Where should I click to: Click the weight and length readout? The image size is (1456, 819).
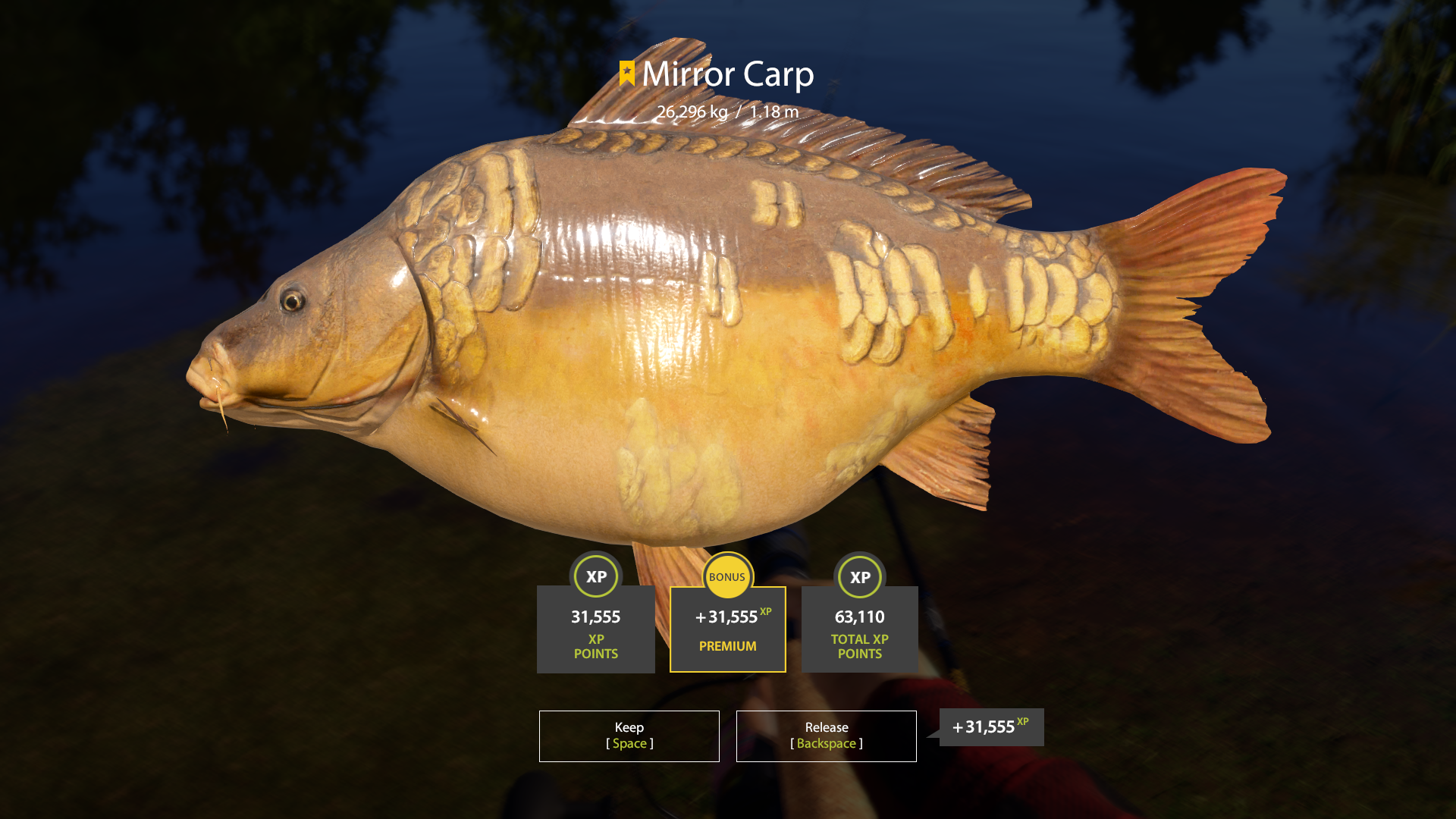pyautogui.click(x=728, y=111)
